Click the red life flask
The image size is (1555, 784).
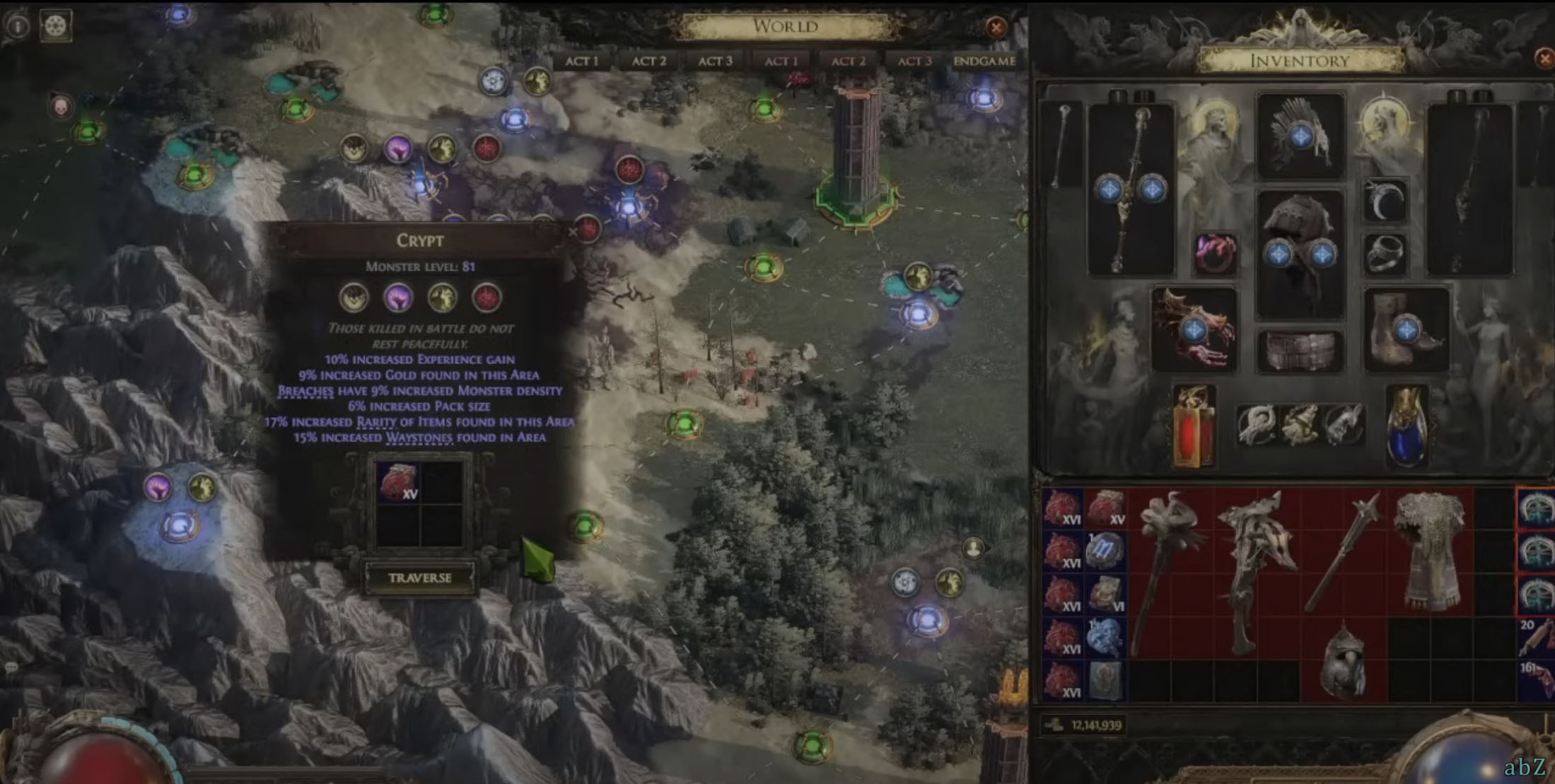1194,426
